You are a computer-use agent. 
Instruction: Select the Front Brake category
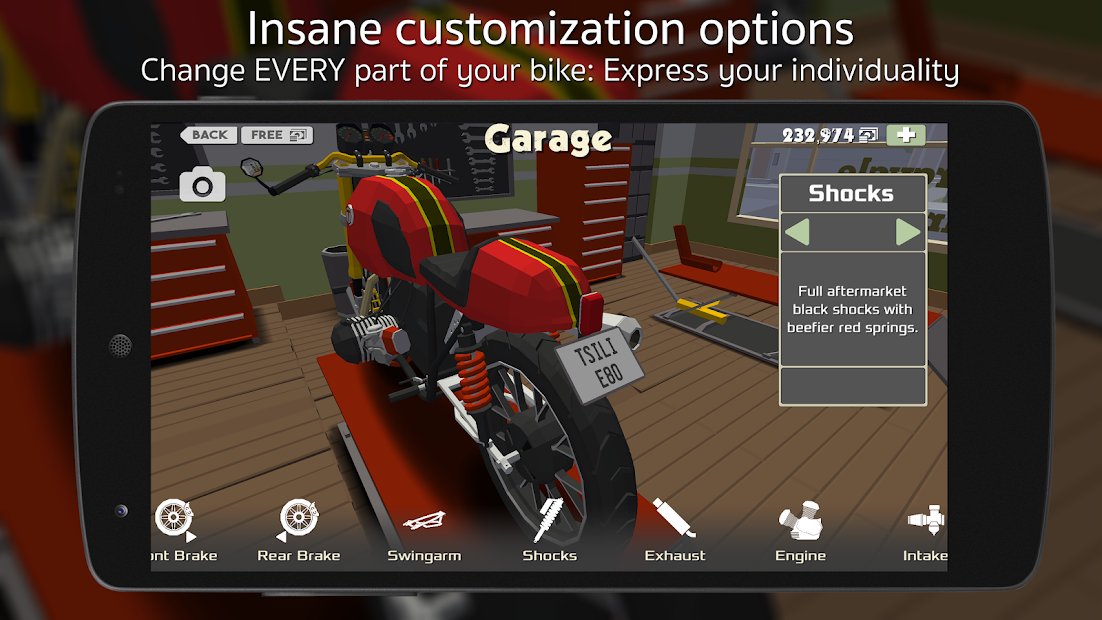178,532
